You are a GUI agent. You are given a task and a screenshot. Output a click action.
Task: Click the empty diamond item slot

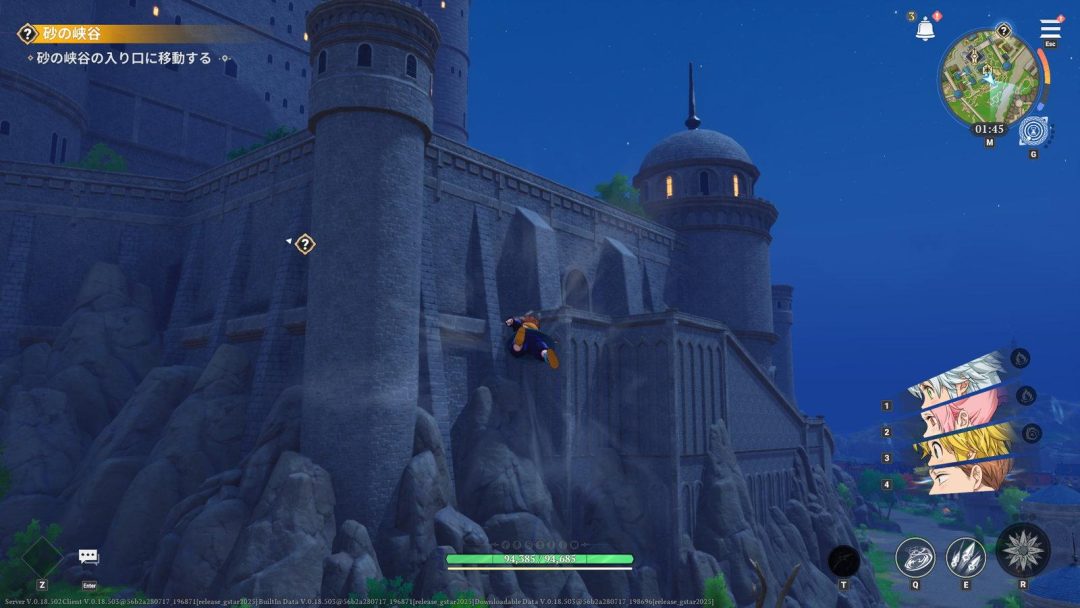coord(42,557)
